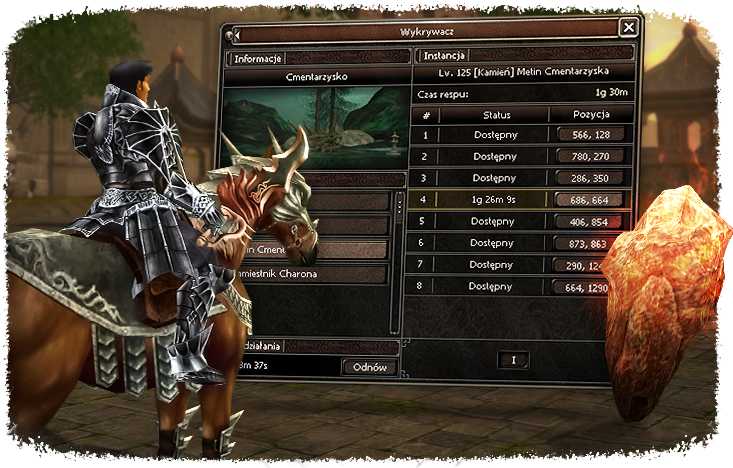Click the page I button
Image resolution: width=733 pixels, height=468 pixels.
(x=512, y=360)
